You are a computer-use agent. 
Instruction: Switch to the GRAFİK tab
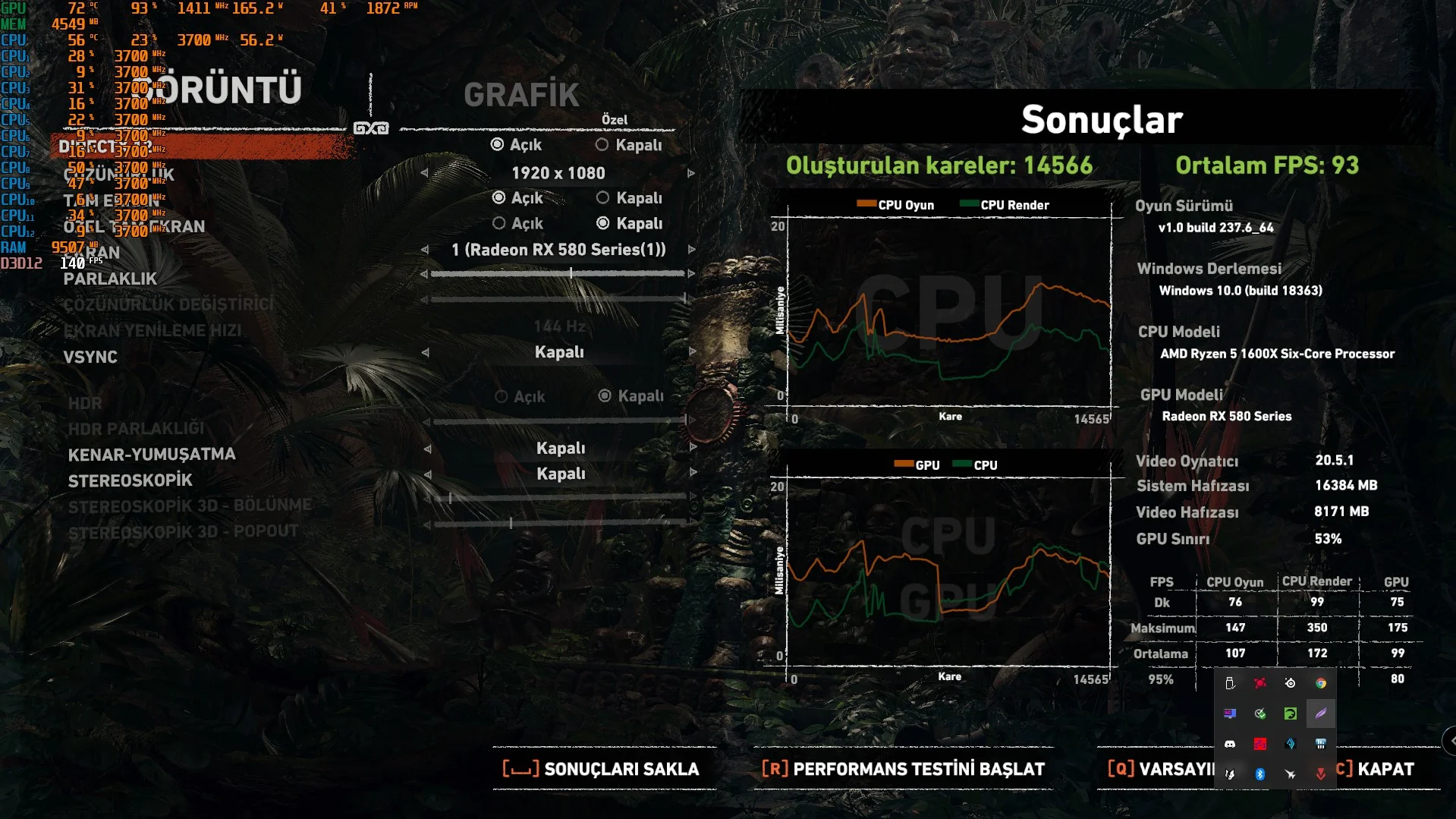click(521, 95)
